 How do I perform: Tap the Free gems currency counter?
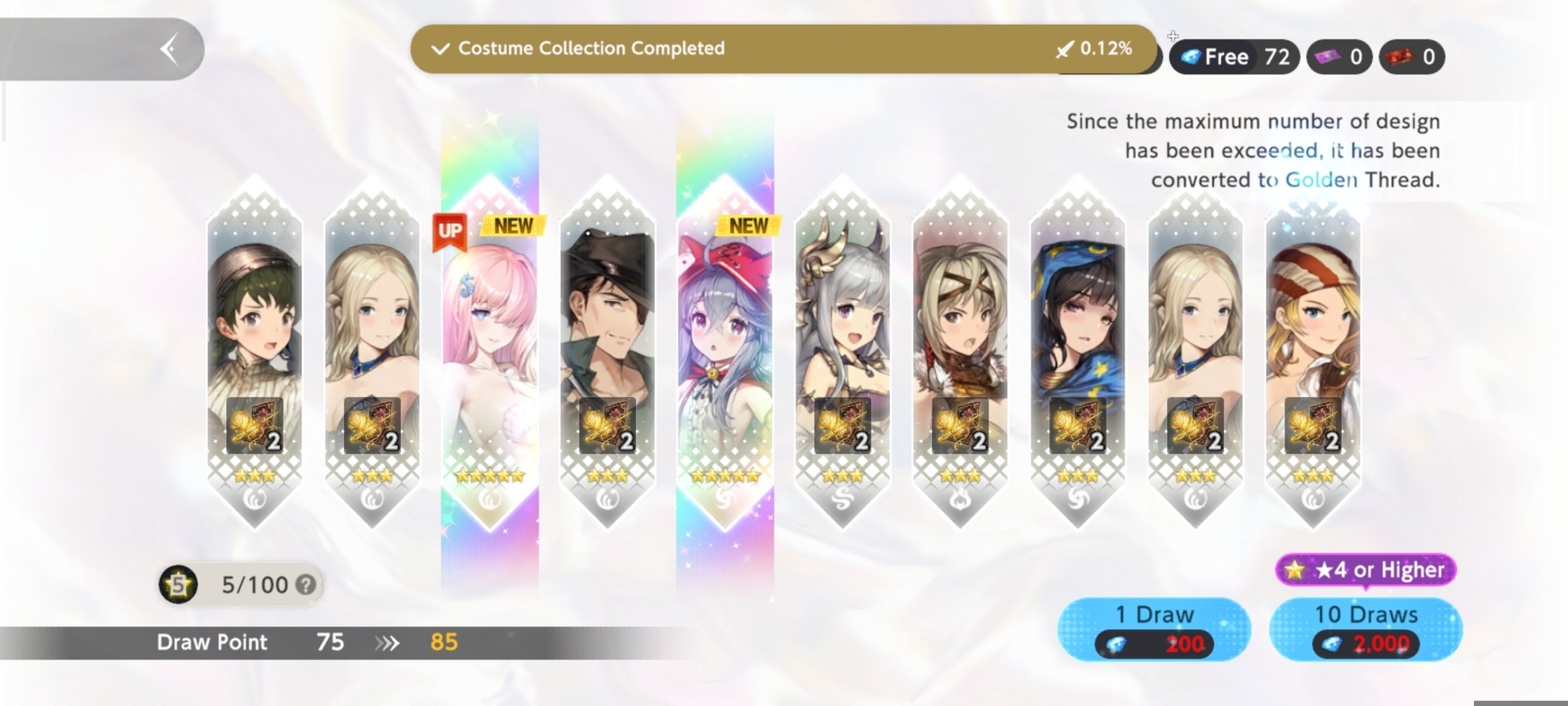click(x=1234, y=57)
